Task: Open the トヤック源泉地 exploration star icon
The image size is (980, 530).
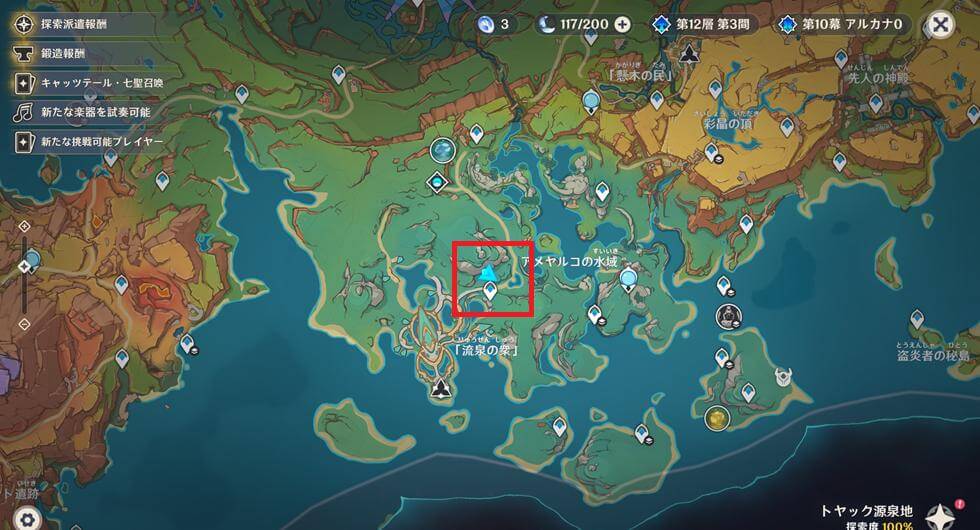Action: [939, 515]
